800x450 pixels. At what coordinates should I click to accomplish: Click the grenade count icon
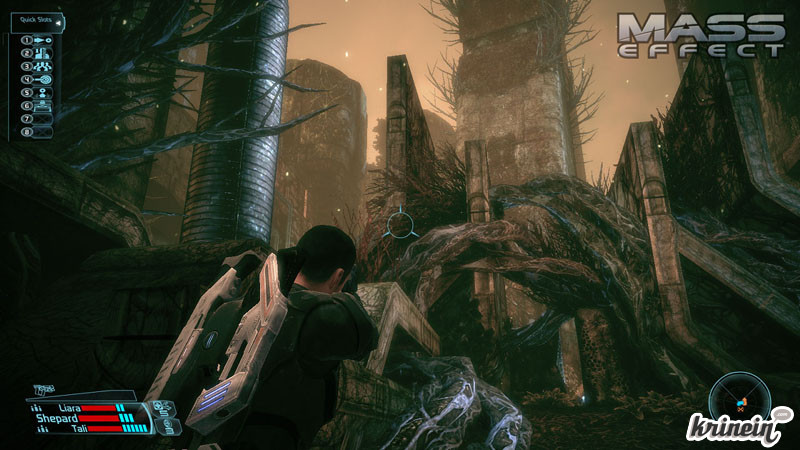point(162,407)
